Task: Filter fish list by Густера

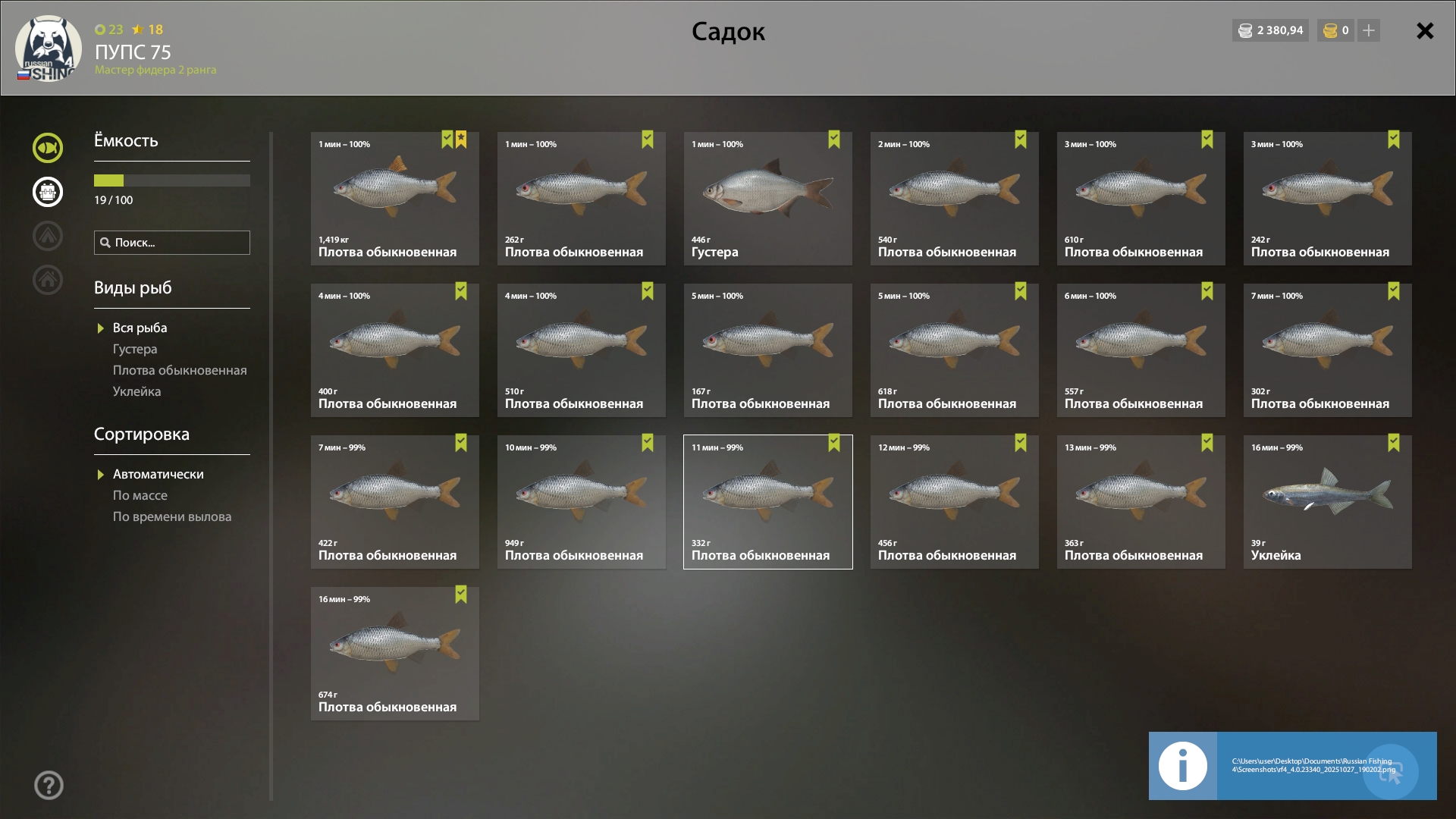Action: coord(135,349)
